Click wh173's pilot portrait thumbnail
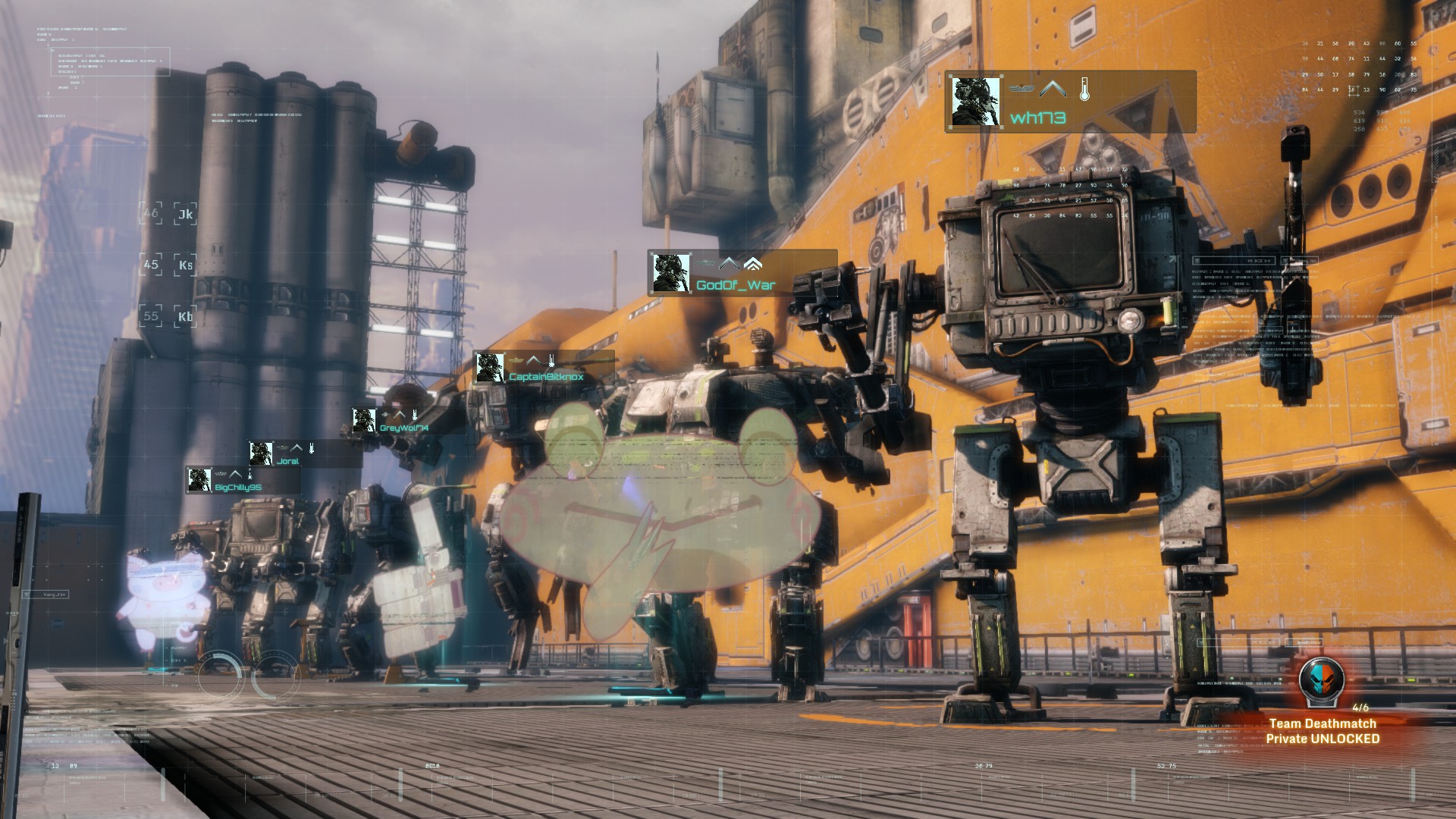The width and height of the screenshot is (1456, 819). (x=974, y=102)
